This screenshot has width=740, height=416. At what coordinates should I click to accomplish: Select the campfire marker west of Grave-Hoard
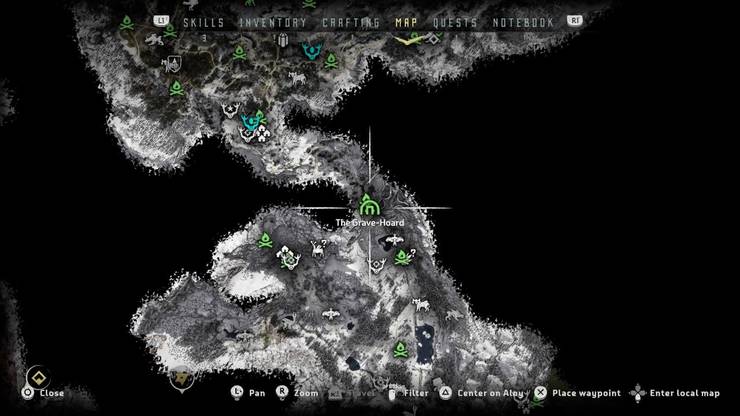pos(267,240)
